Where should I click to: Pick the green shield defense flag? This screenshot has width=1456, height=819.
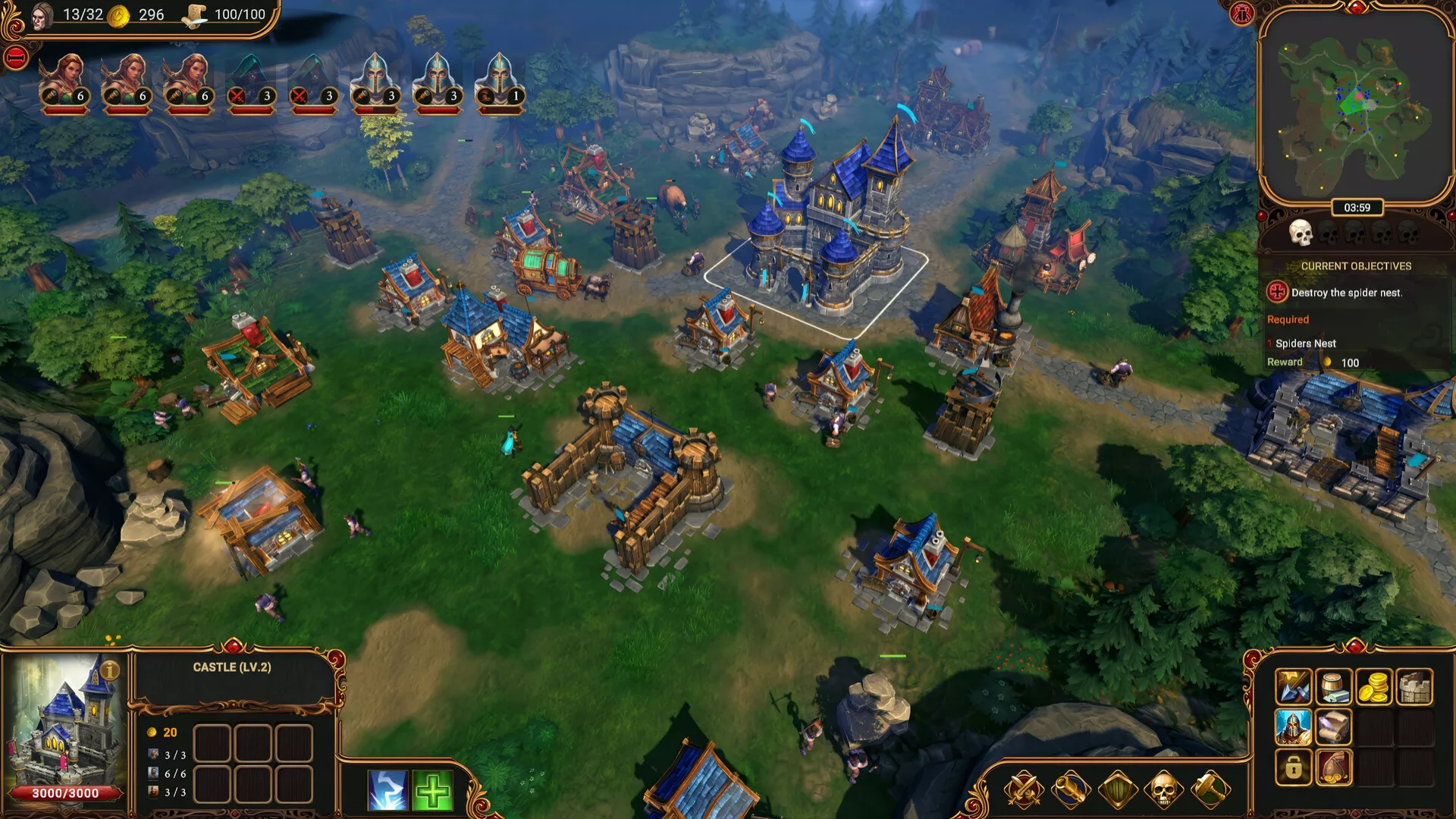tap(1117, 790)
